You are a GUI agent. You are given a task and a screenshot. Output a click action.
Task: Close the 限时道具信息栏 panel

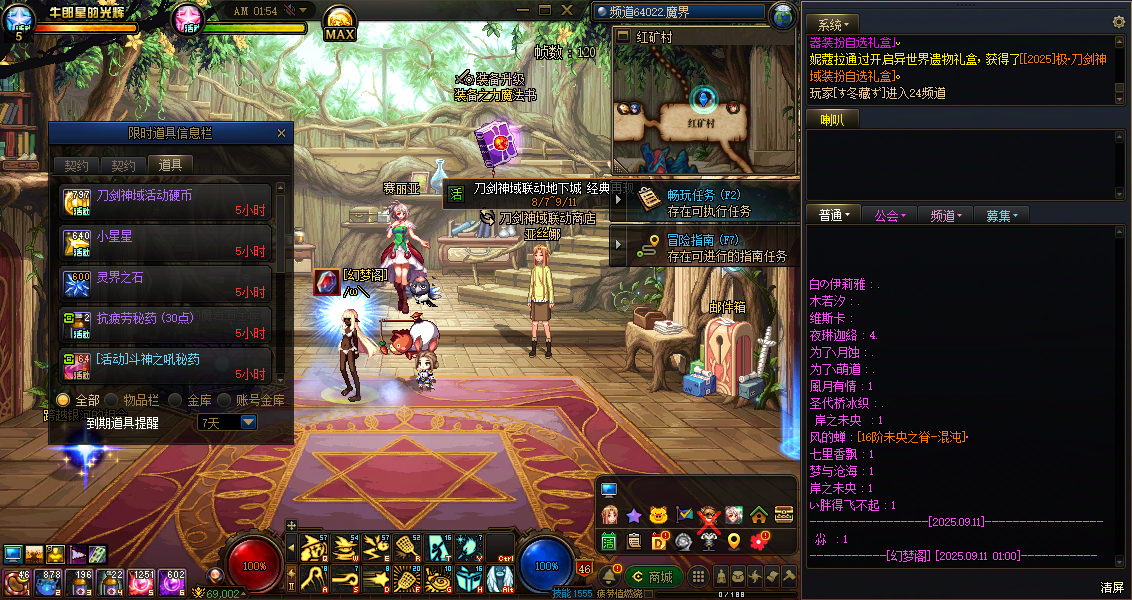click(282, 133)
